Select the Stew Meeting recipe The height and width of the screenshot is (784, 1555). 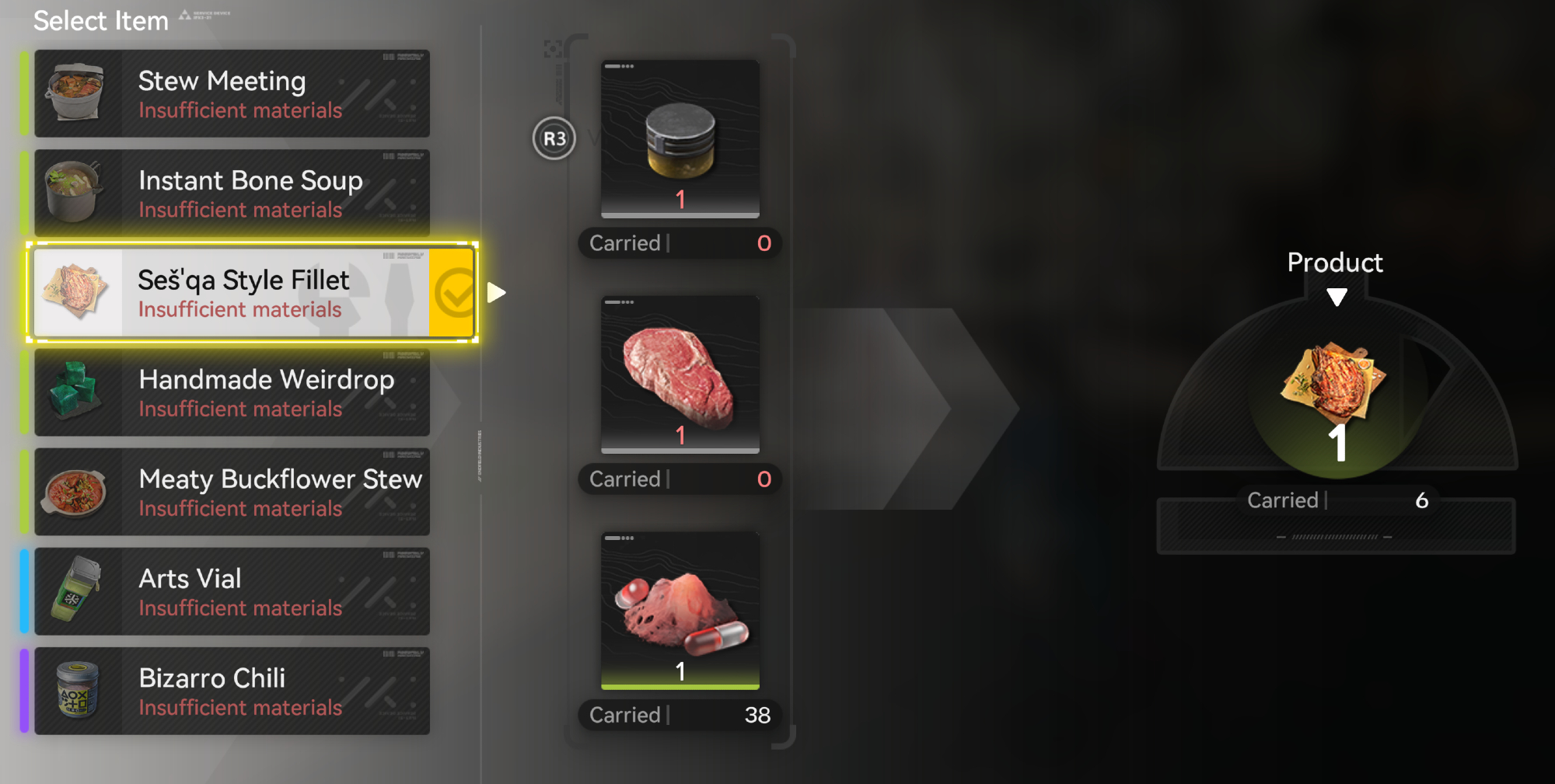coord(232,94)
